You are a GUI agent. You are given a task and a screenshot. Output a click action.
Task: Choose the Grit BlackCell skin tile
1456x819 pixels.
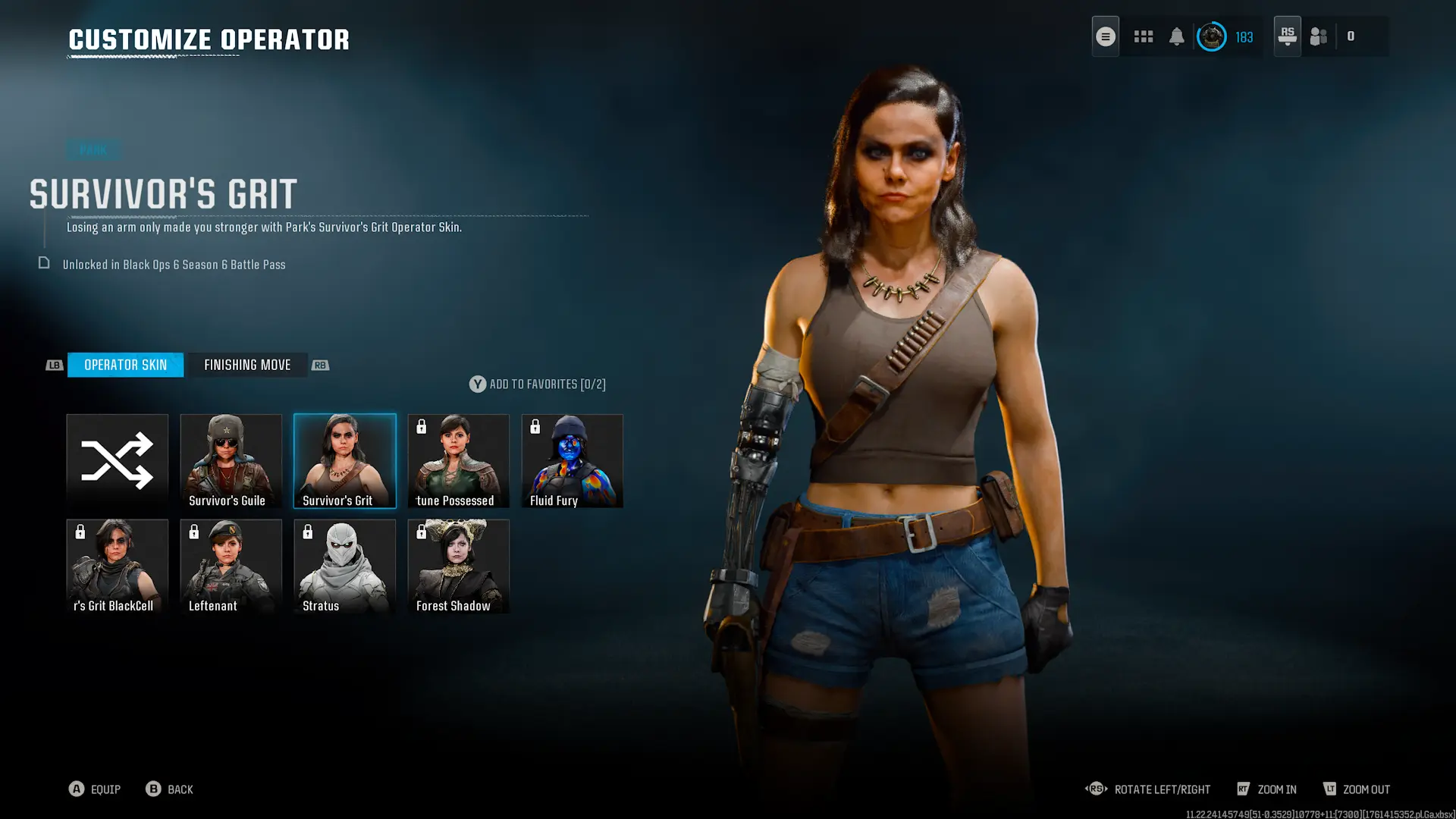pyautogui.click(x=117, y=566)
